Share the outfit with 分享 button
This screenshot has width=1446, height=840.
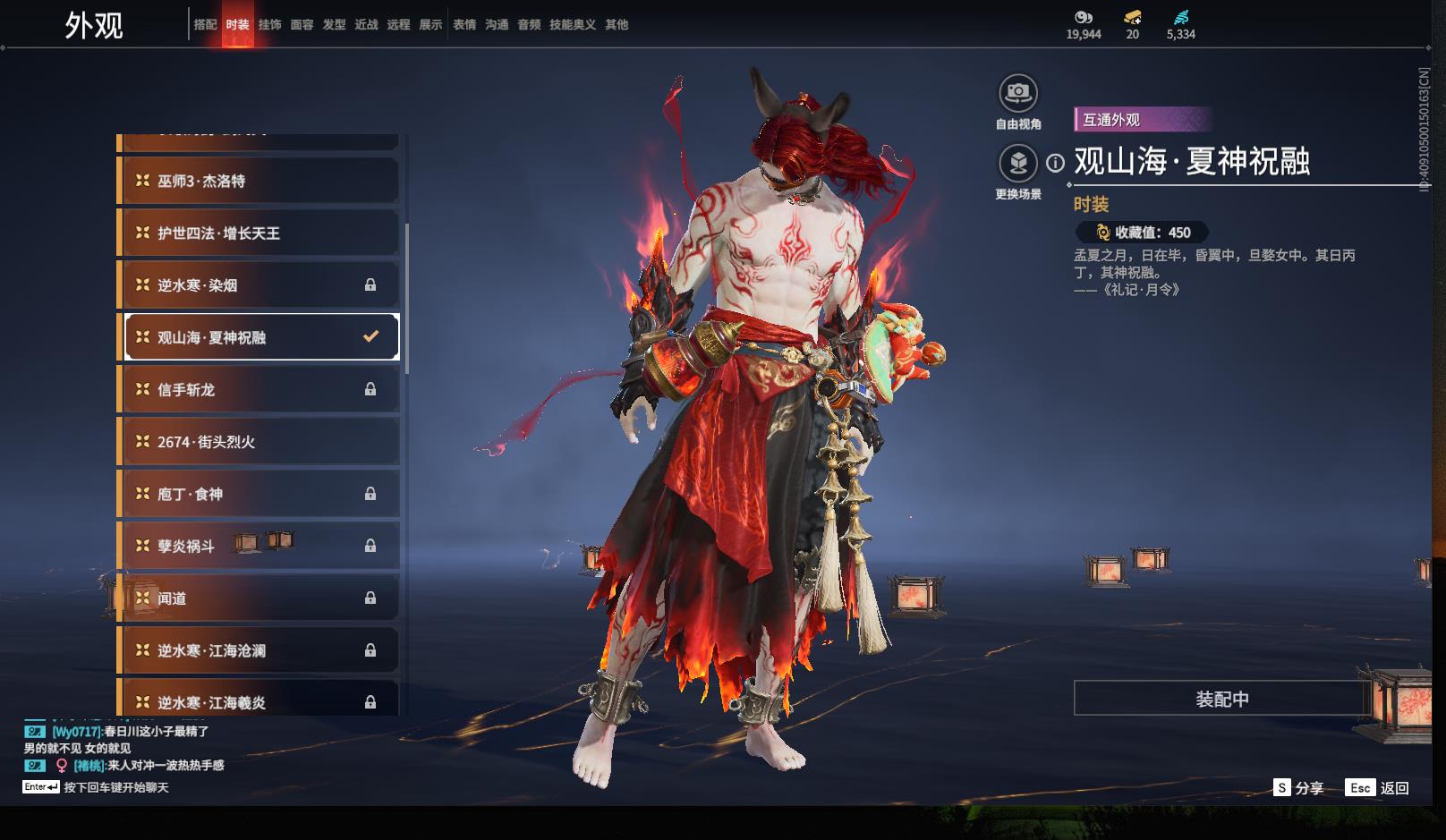(1298, 788)
